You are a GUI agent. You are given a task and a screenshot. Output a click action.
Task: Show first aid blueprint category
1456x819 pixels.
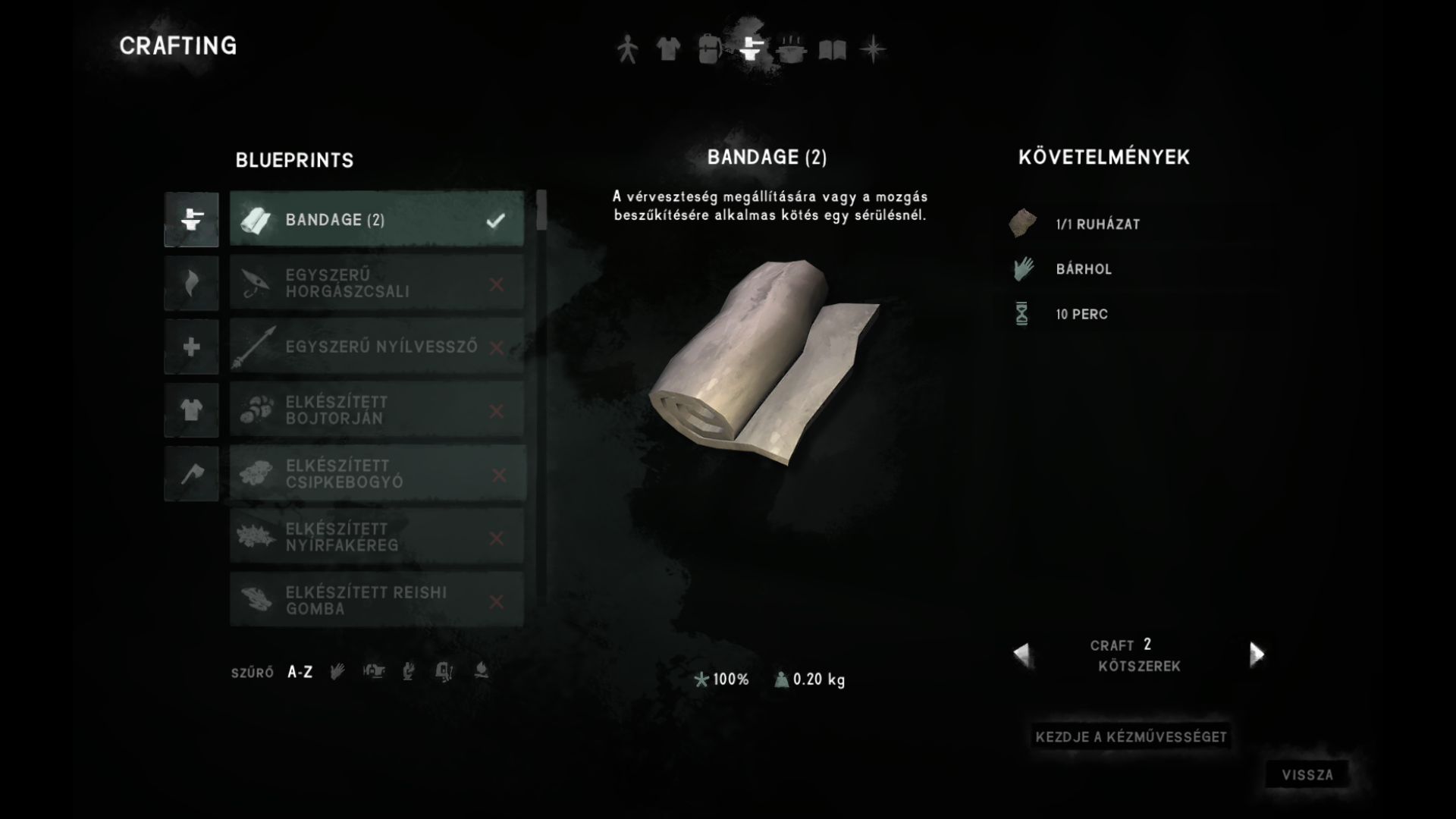click(x=191, y=347)
